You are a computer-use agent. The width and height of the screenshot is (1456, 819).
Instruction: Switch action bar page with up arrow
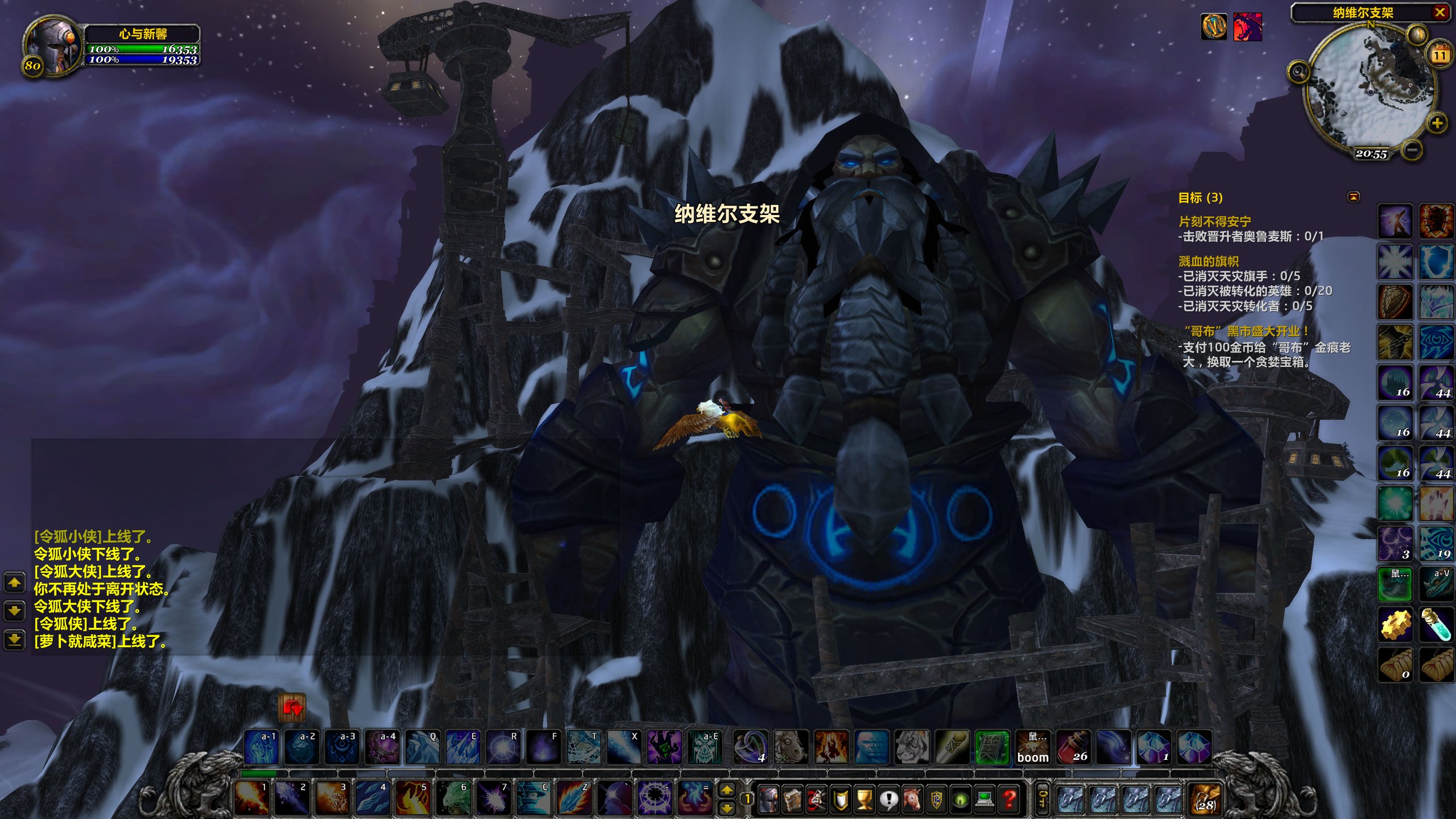(727, 789)
